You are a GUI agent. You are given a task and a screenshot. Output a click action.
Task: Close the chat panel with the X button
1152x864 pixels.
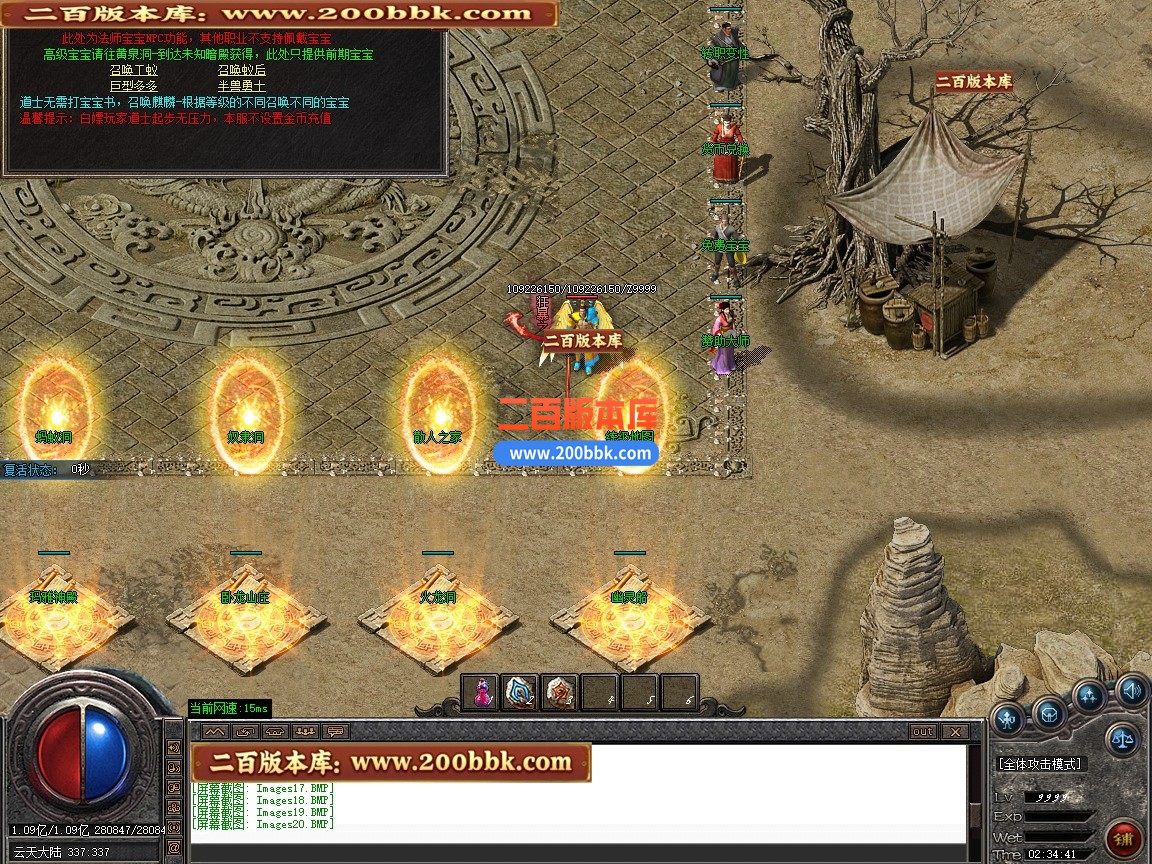pos(954,732)
